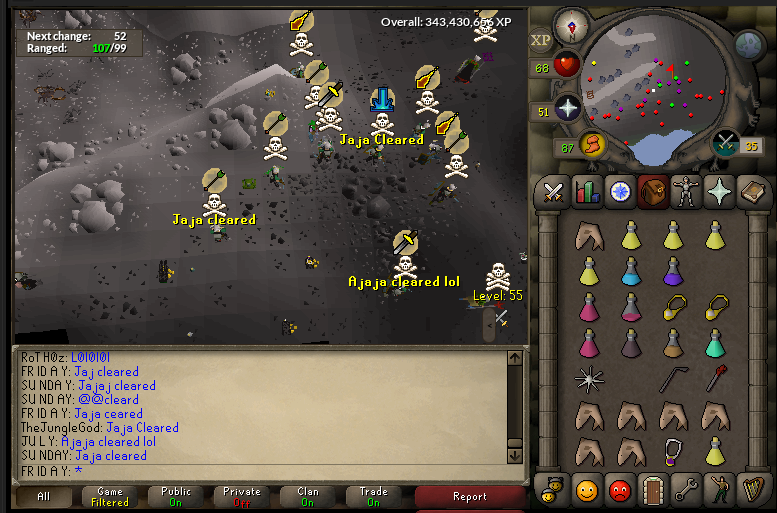The width and height of the screenshot is (777, 513).
Task: Toggle the Trade chat filter
Action: point(374,496)
